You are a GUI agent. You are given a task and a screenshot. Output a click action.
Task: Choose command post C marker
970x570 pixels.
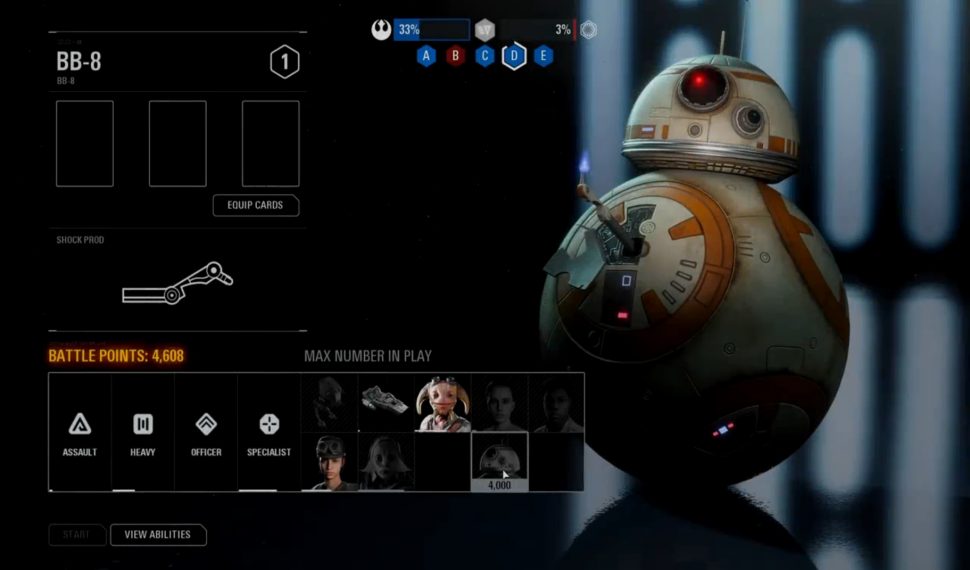pyautogui.click(x=485, y=56)
